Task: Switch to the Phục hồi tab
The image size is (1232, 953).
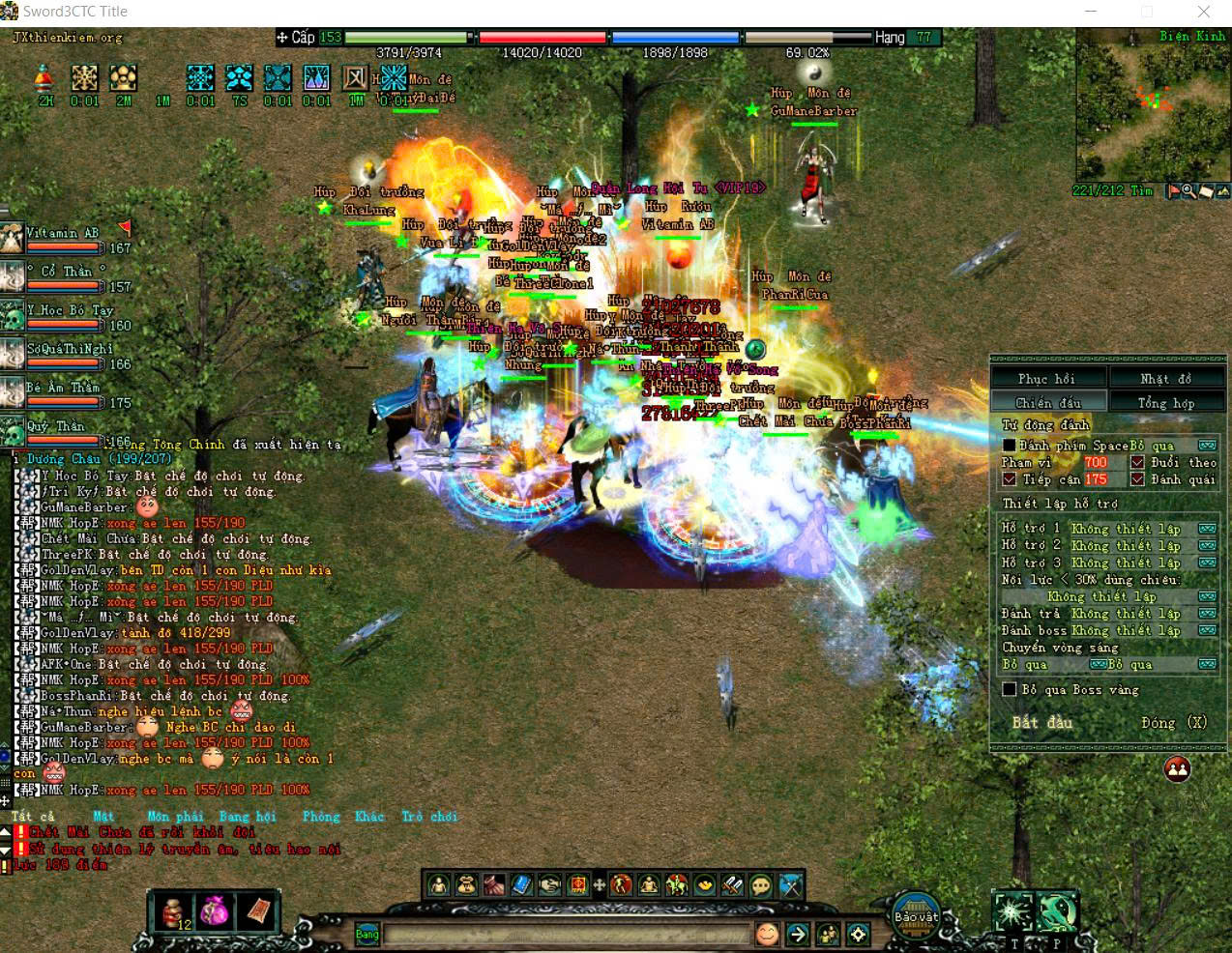Action: tap(1046, 379)
